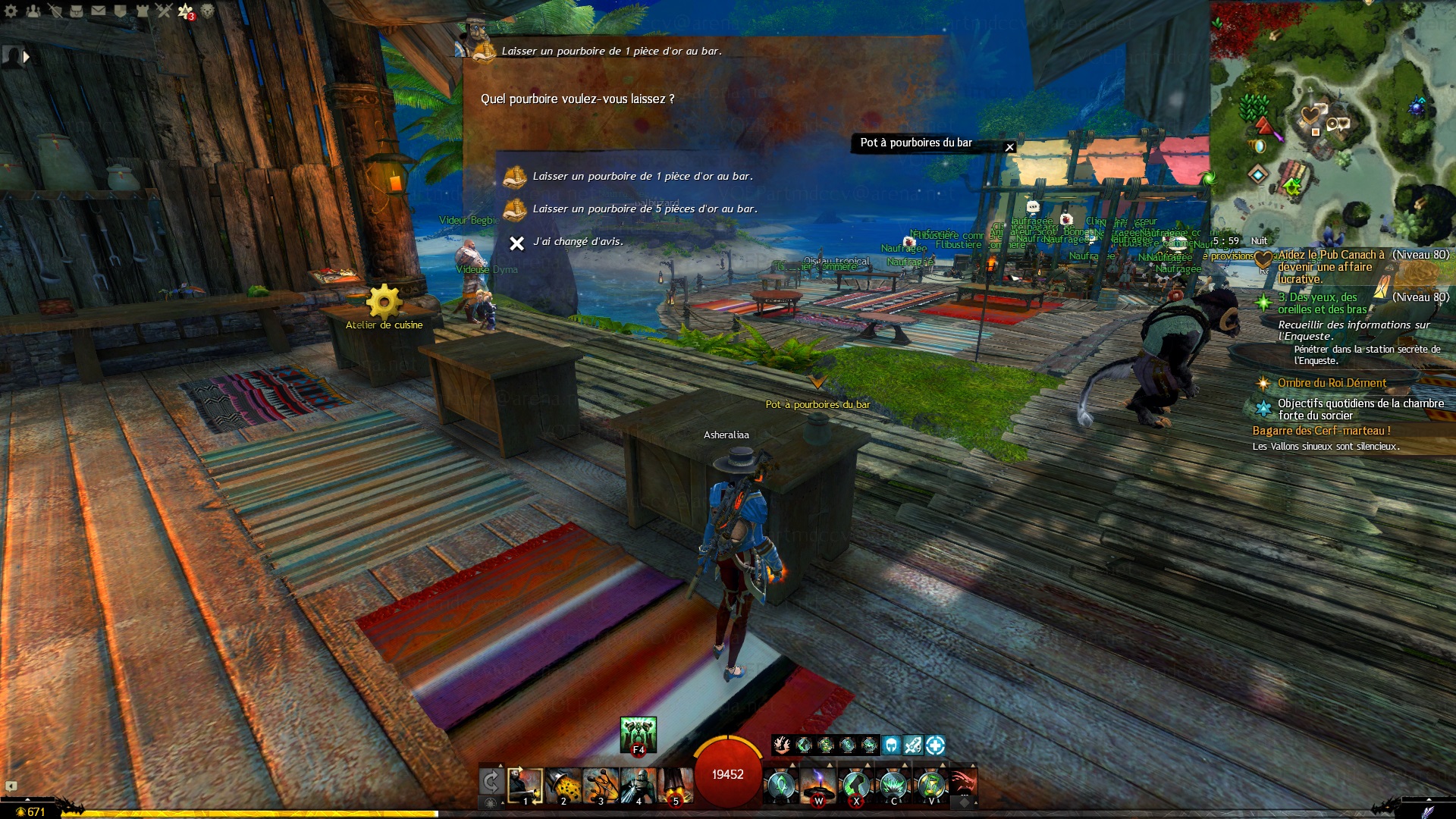Activate the weapon swap arrow button
This screenshot has height=819, width=1456.
point(491,781)
